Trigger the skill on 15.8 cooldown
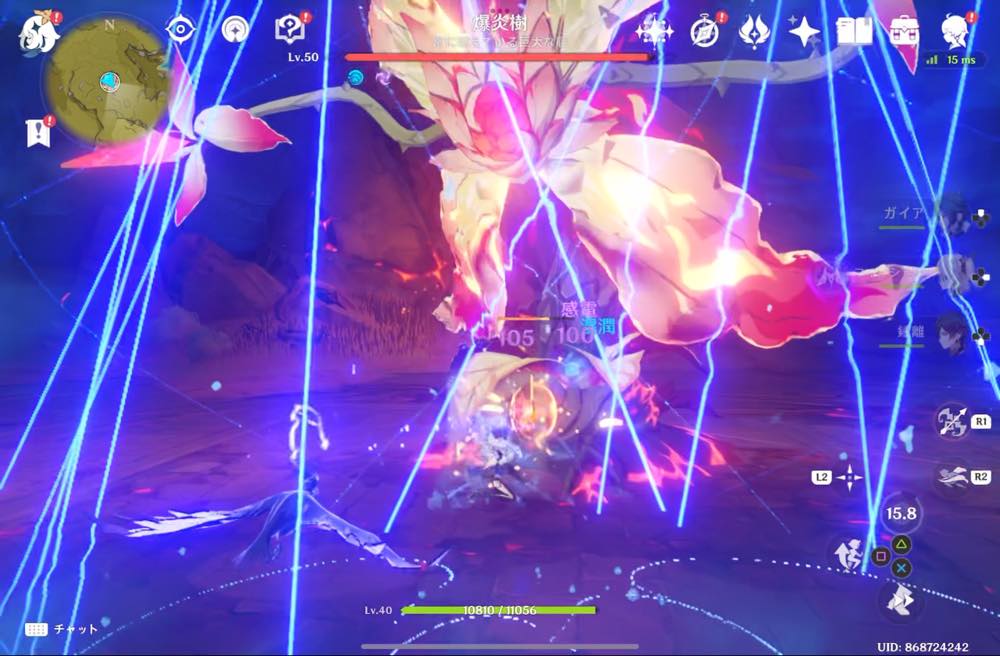This screenshot has width=1000, height=656. click(x=900, y=513)
